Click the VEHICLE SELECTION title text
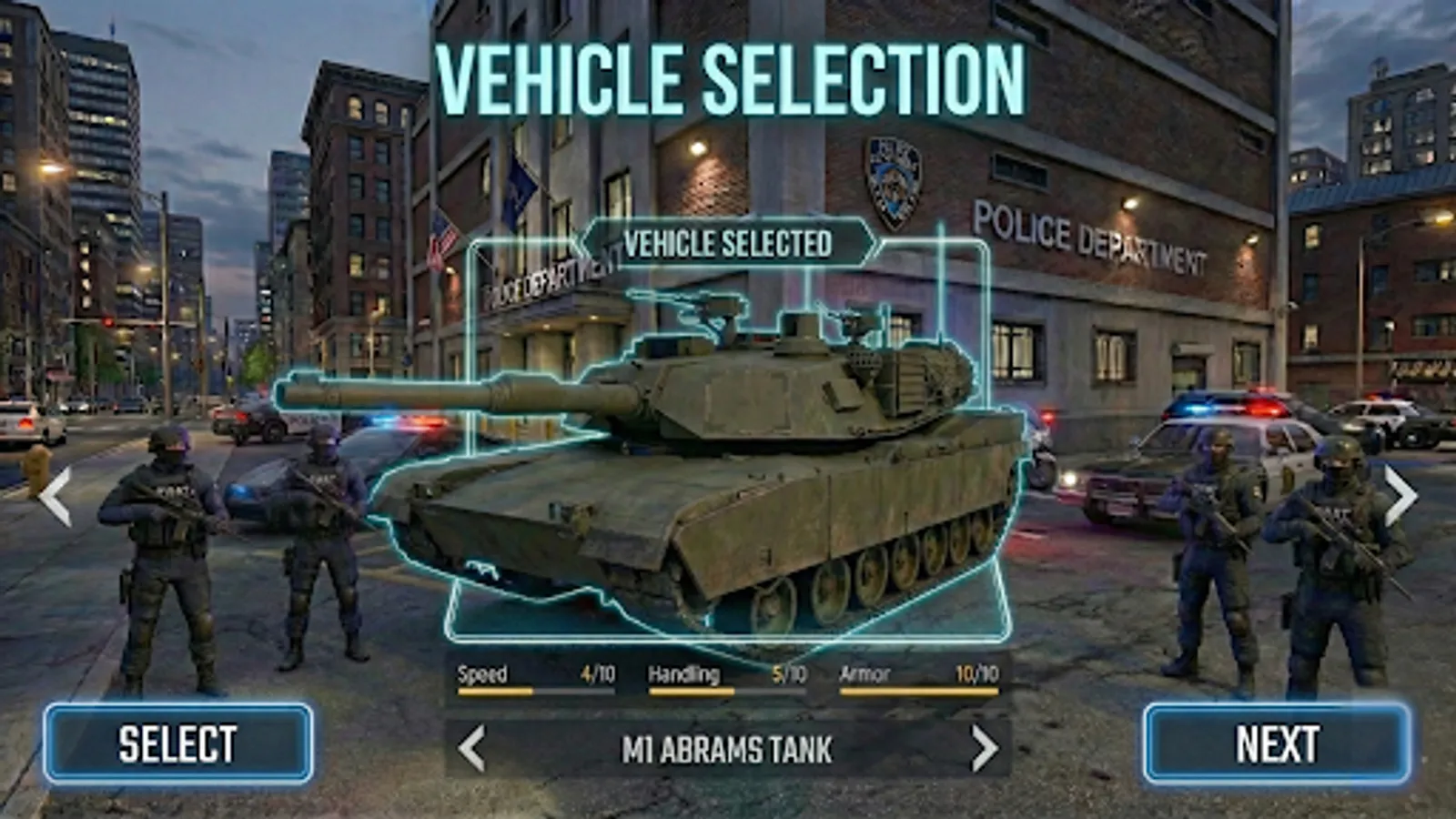1456x819 pixels. [x=728, y=73]
